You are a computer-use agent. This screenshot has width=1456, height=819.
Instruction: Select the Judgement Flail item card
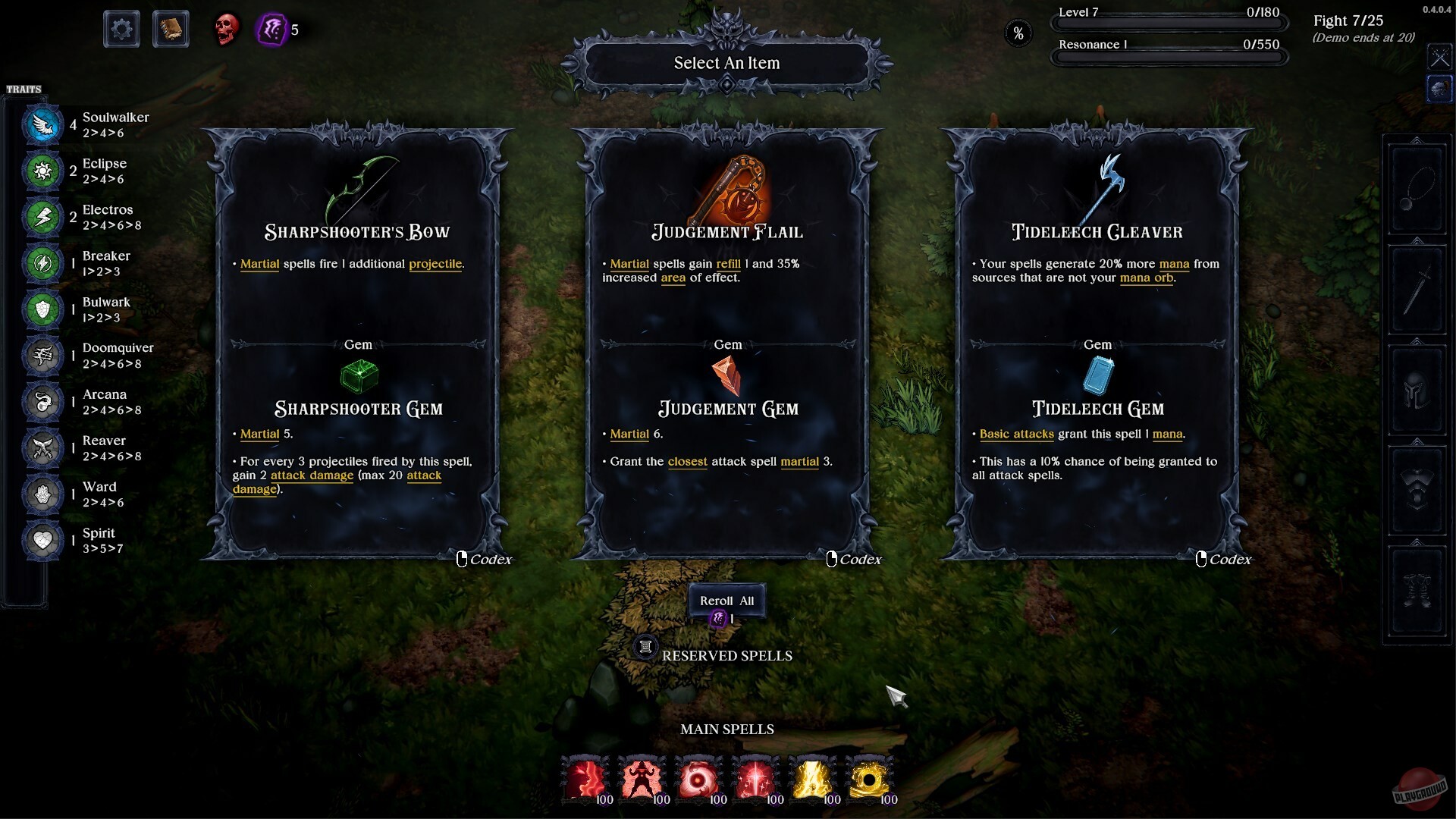(727, 345)
